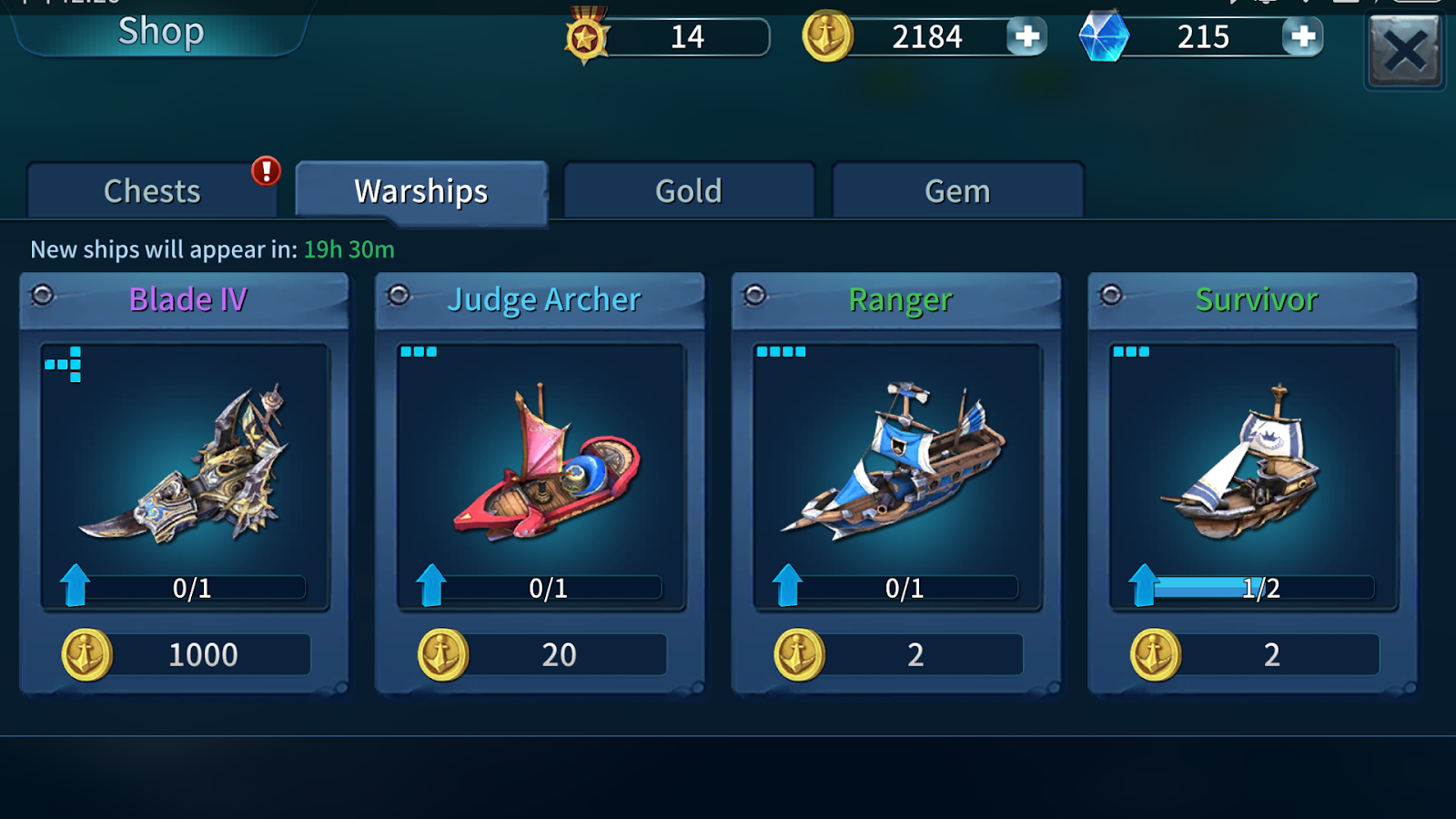View the Judge Archer warship card

(x=541, y=464)
